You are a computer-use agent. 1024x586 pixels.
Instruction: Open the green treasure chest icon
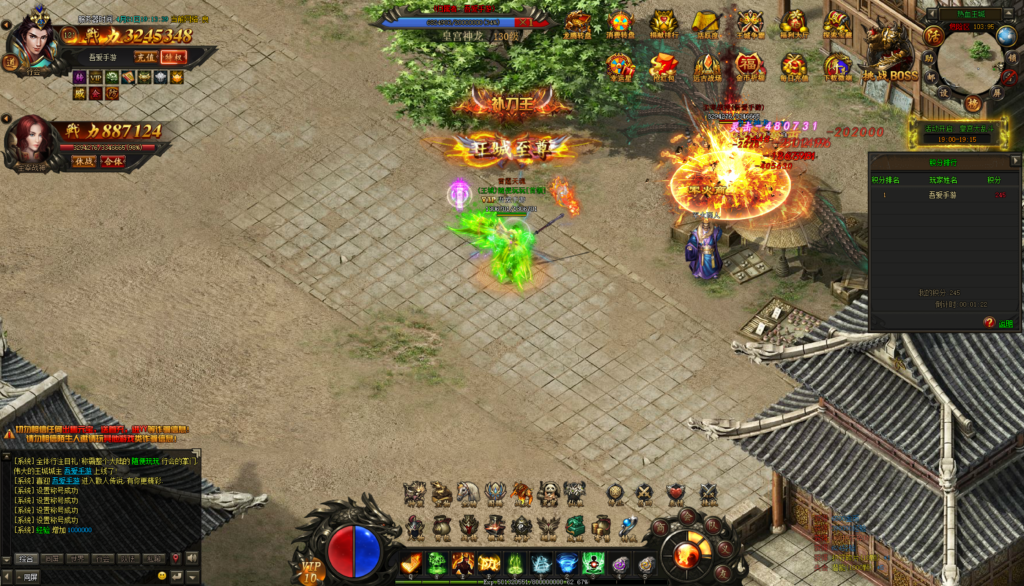pos(573,526)
